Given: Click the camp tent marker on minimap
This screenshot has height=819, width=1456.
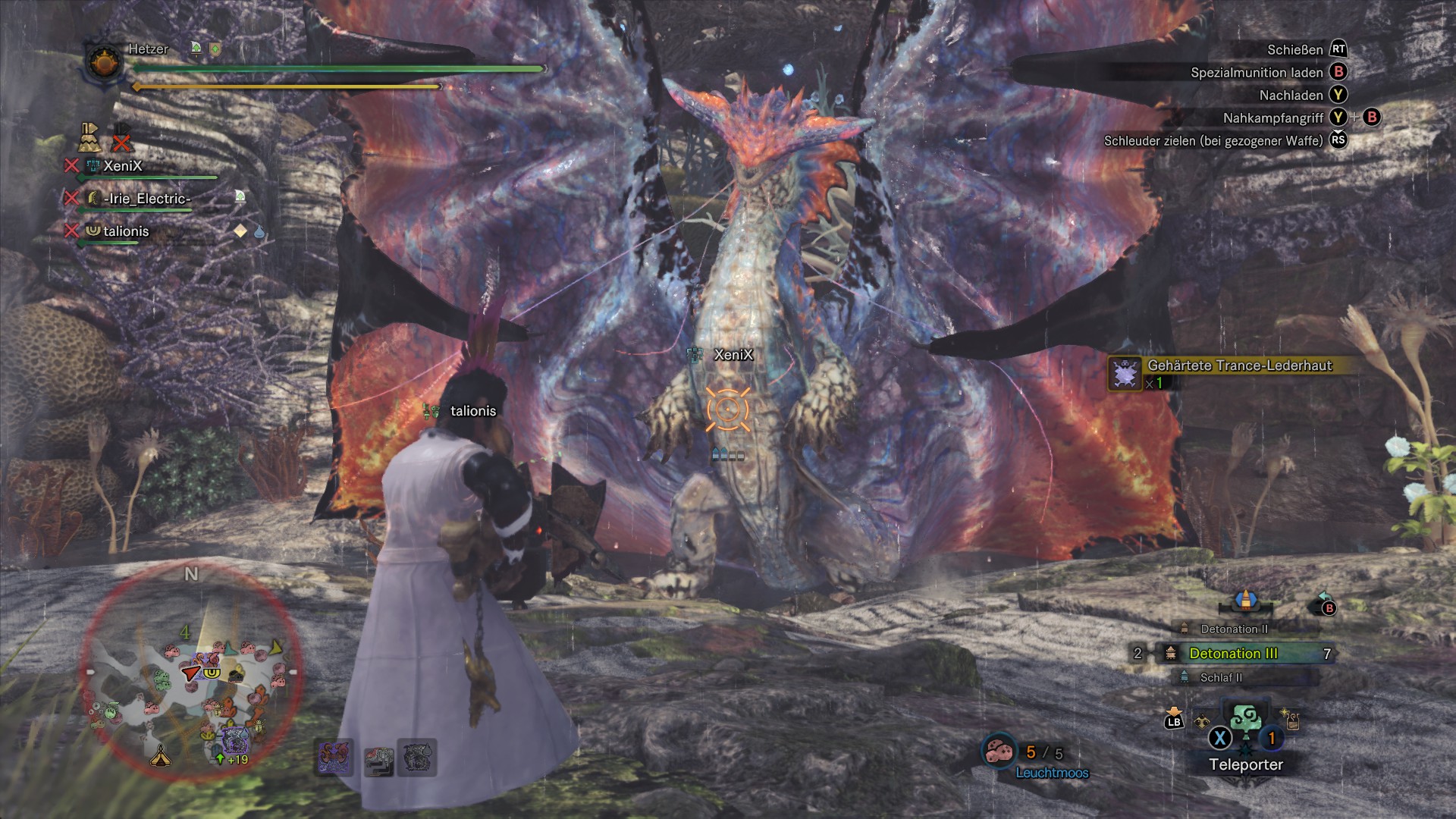Looking at the screenshot, I should coord(160,755).
